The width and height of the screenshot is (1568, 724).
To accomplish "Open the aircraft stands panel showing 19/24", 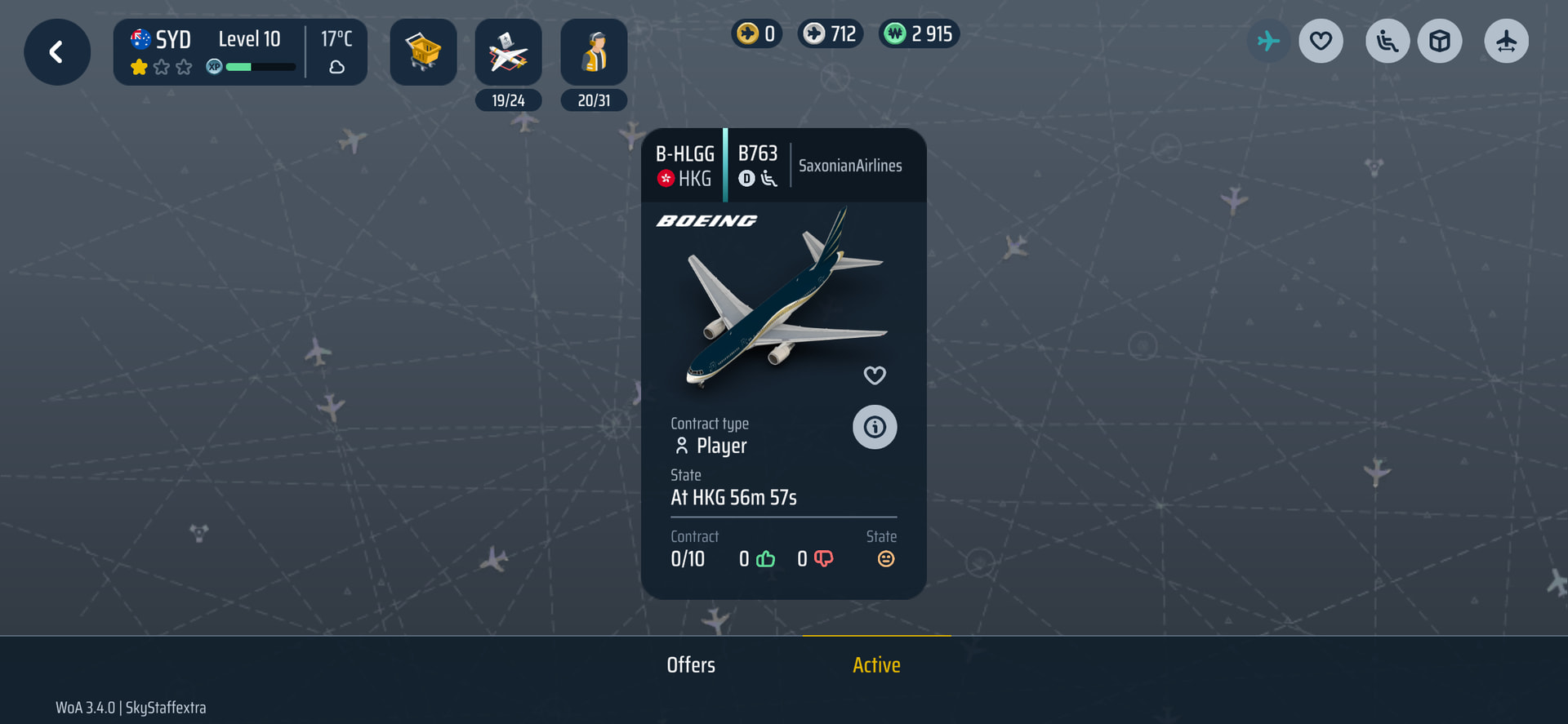I will click(x=508, y=54).
